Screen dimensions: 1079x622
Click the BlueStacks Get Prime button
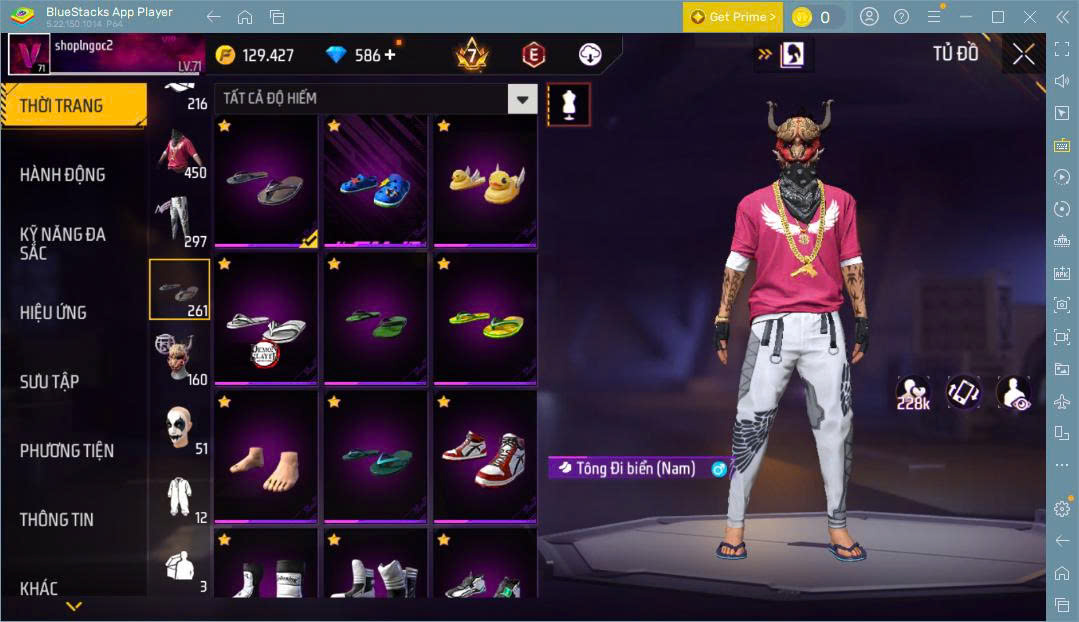pos(733,17)
